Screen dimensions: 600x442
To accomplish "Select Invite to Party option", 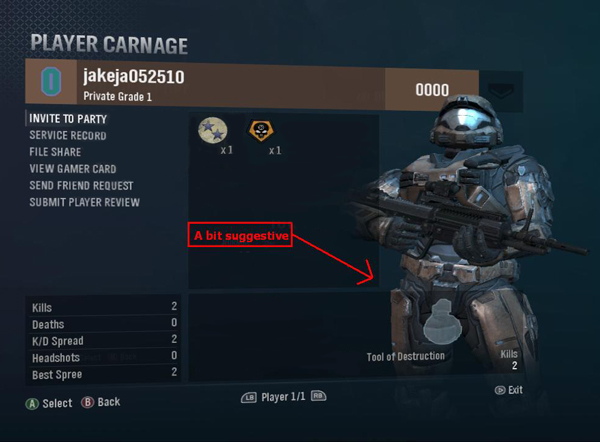I will coord(68,118).
